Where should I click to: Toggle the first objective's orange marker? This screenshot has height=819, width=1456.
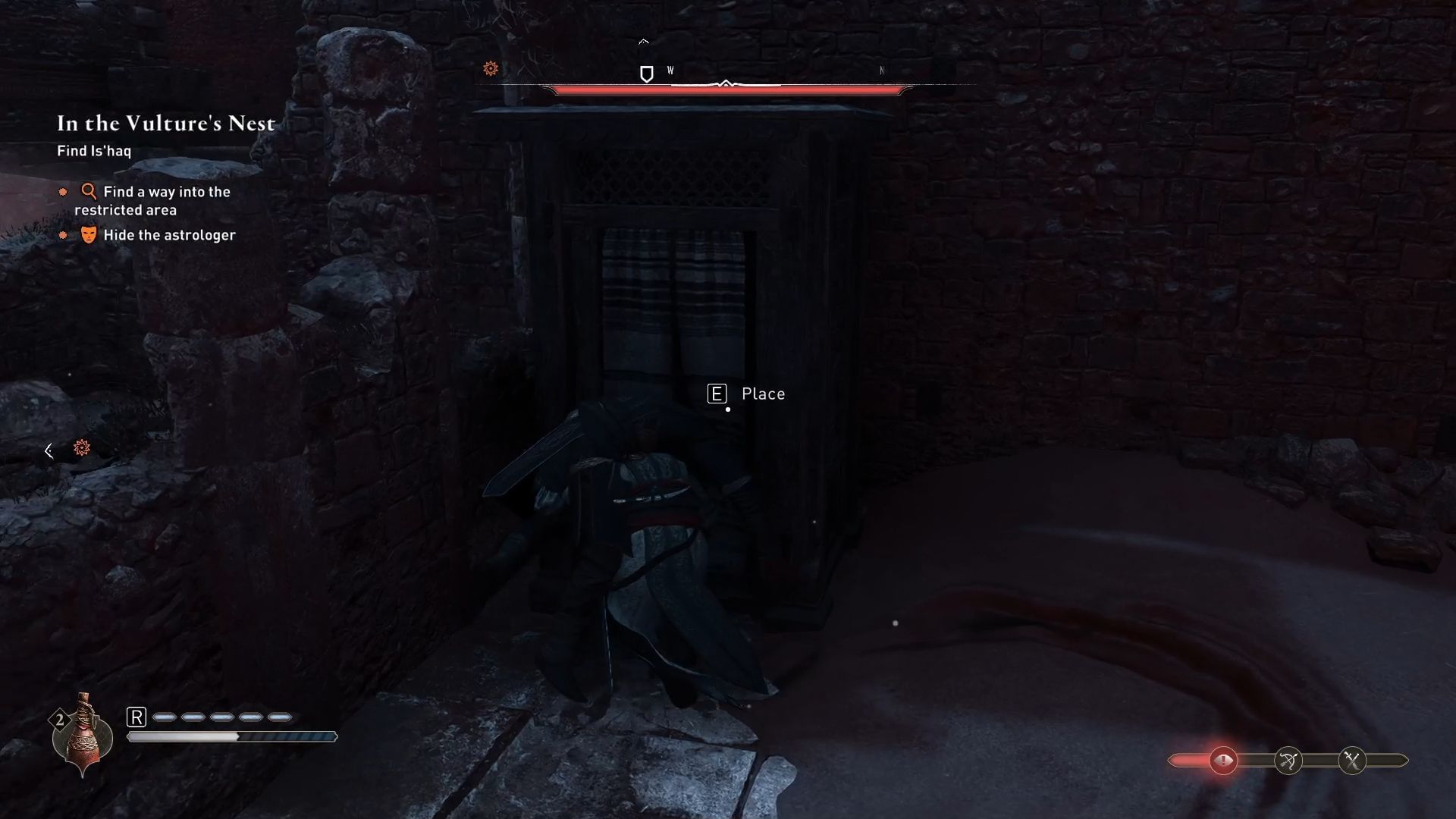coord(63,193)
